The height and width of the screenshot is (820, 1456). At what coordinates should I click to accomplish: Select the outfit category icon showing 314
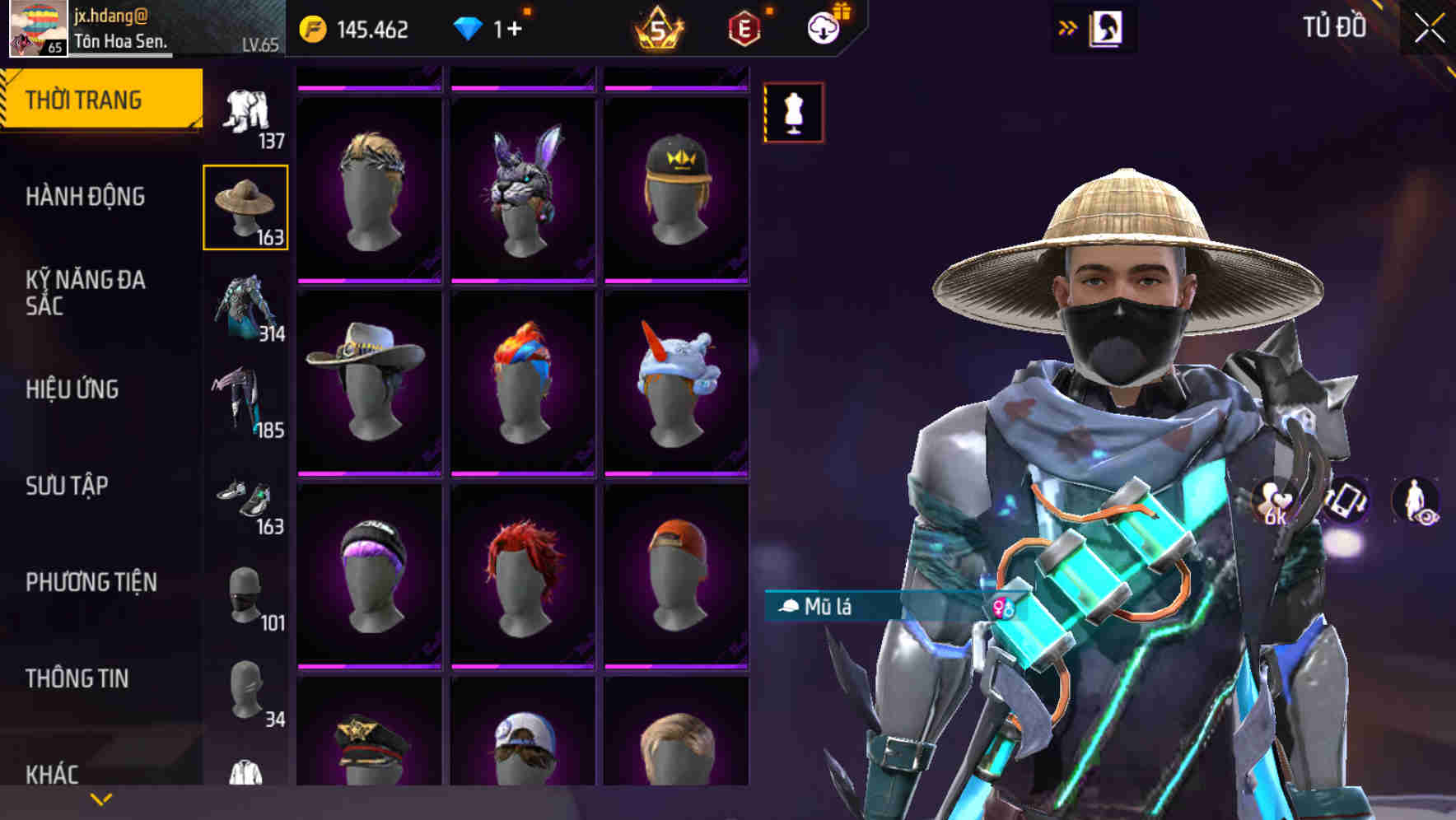pyautogui.click(x=245, y=310)
